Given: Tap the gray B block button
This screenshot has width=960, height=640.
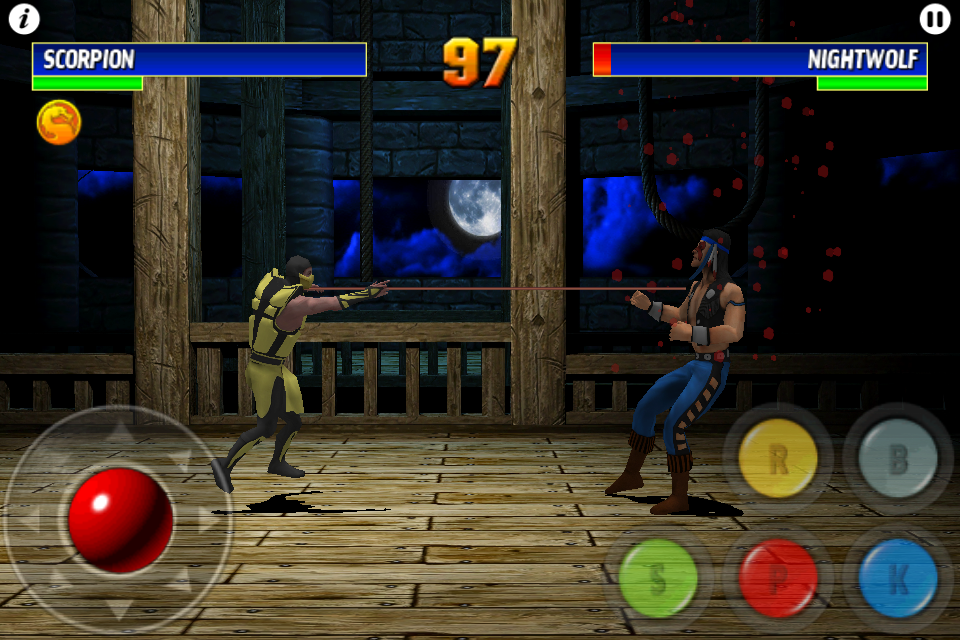Looking at the screenshot, I should [x=897, y=459].
